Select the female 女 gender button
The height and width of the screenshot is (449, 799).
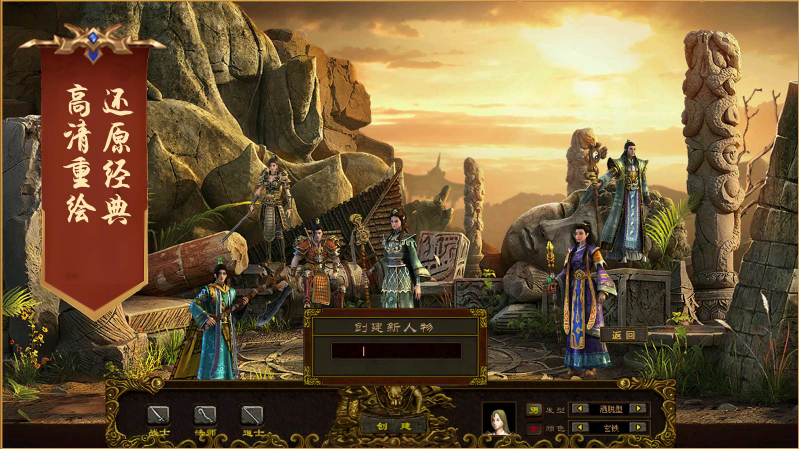[x=534, y=428]
